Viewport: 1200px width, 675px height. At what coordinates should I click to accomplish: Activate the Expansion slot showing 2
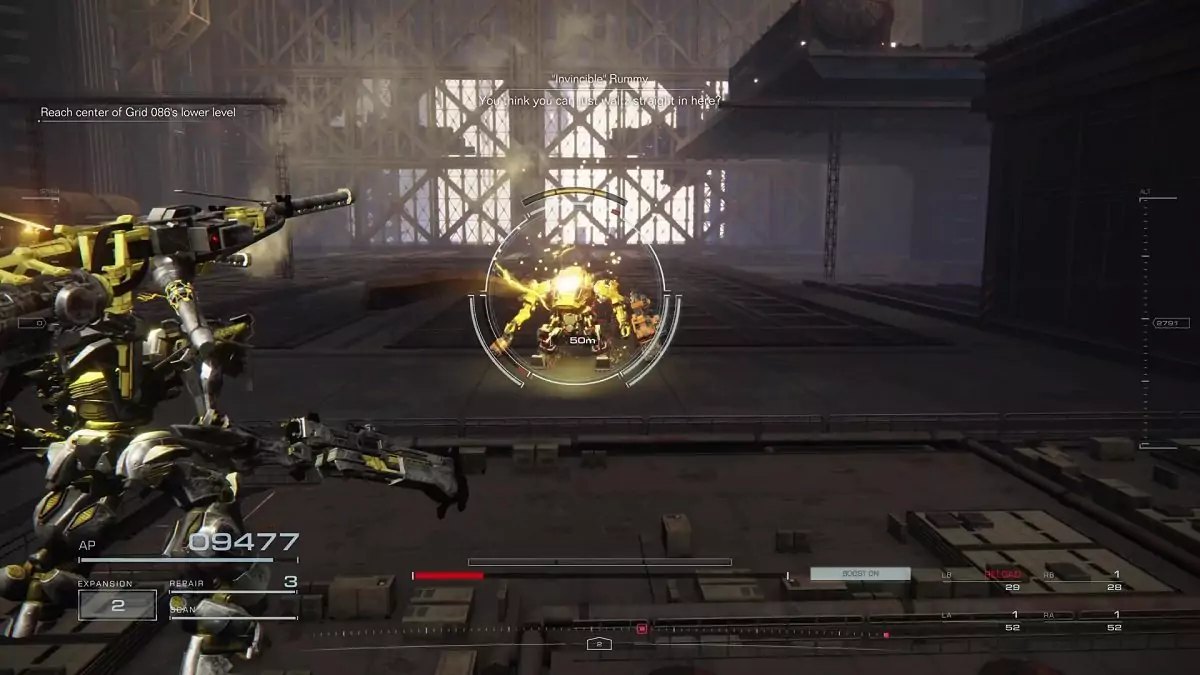click(x=117, y=605)
